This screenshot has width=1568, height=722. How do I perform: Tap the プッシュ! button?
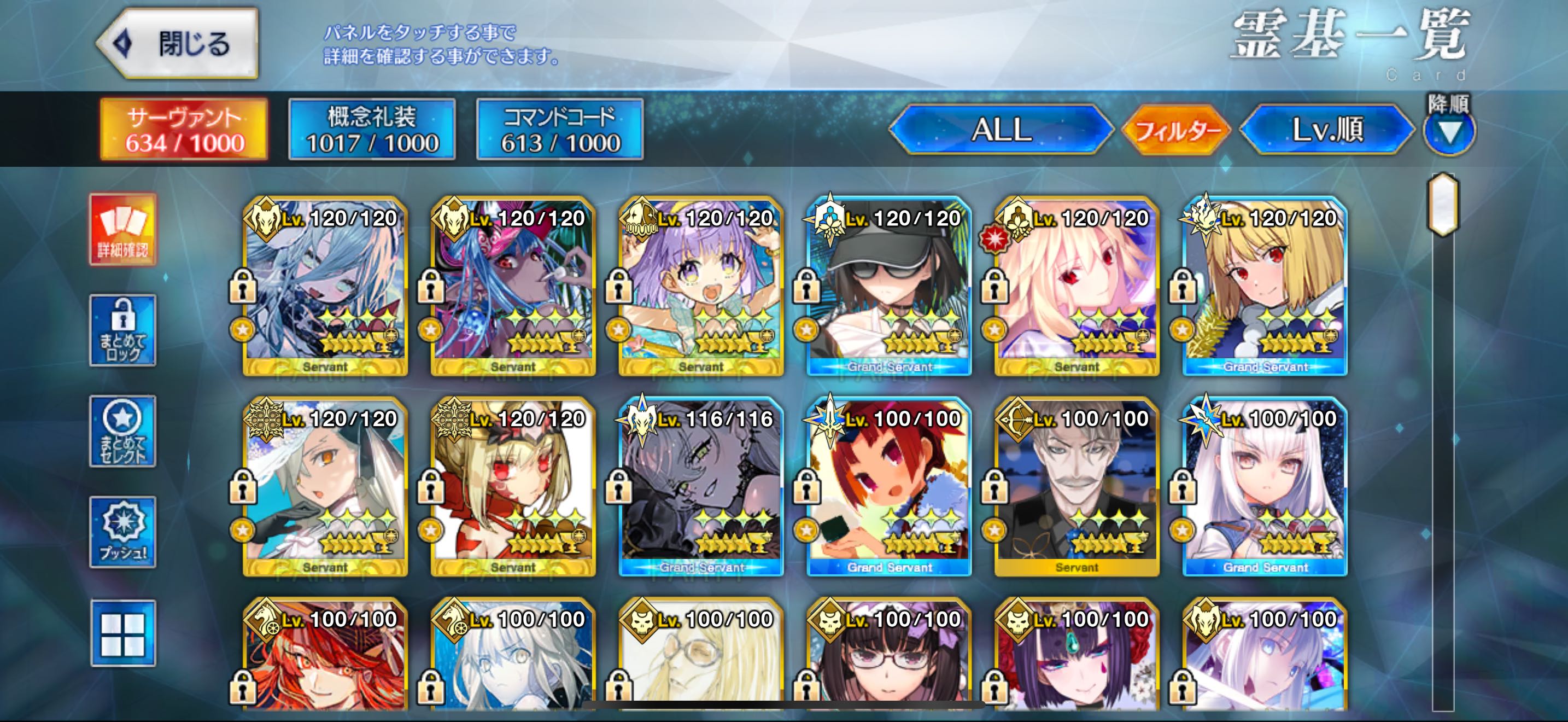pos(123,532)
